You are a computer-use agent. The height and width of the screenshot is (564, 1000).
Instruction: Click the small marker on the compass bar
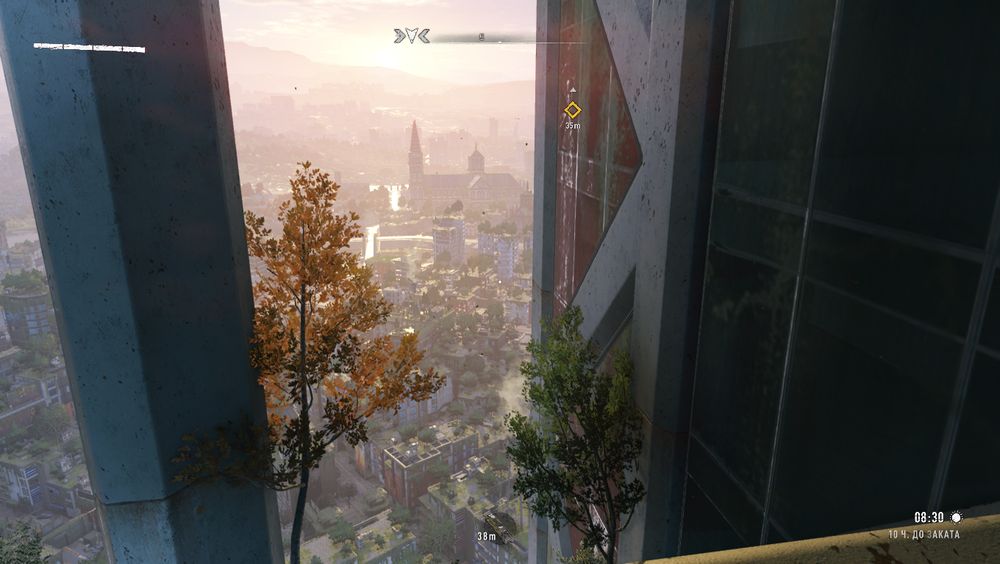(481, 37)
